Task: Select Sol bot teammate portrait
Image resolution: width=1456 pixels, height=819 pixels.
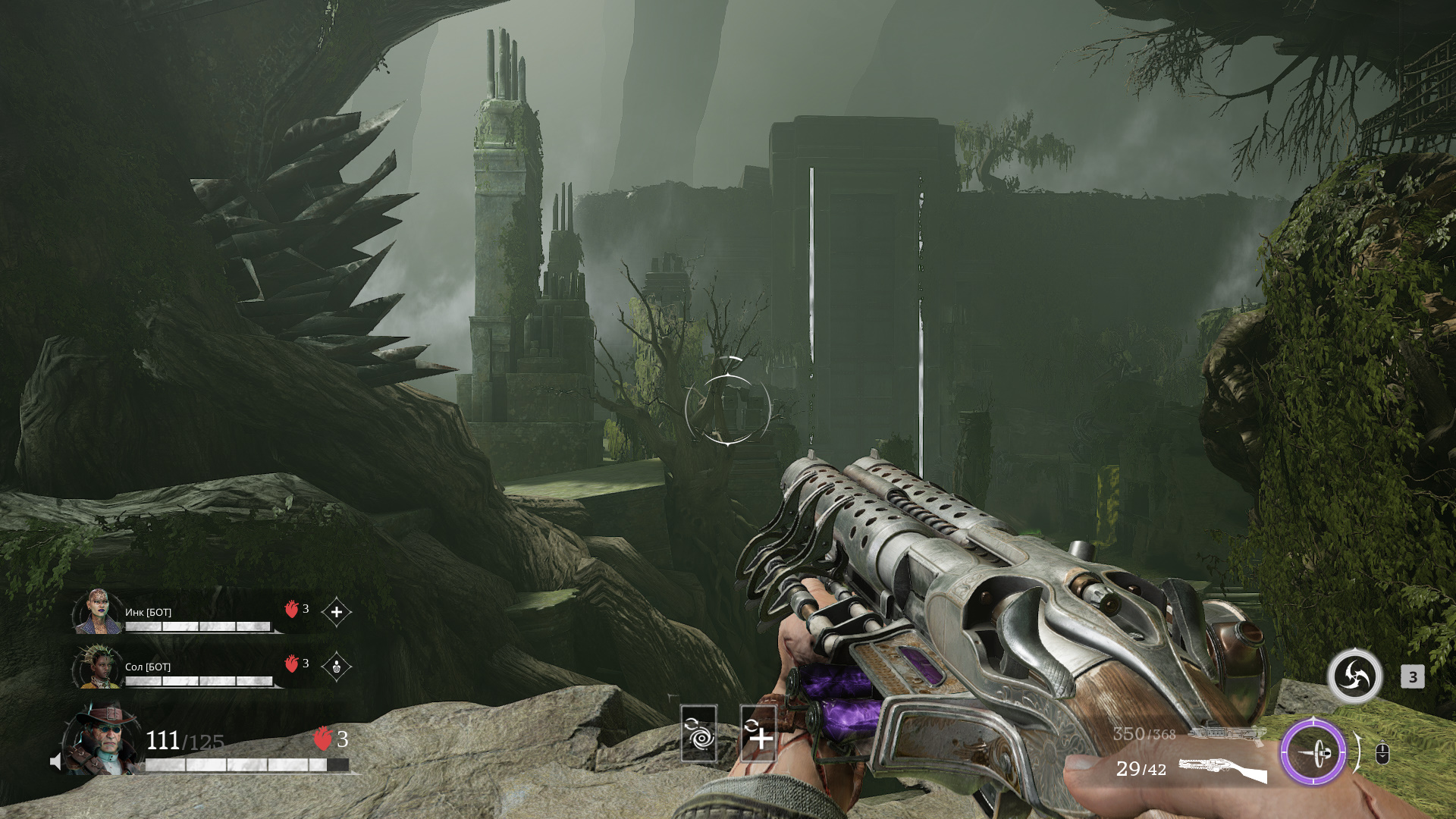Action: (x=97, y=667)
